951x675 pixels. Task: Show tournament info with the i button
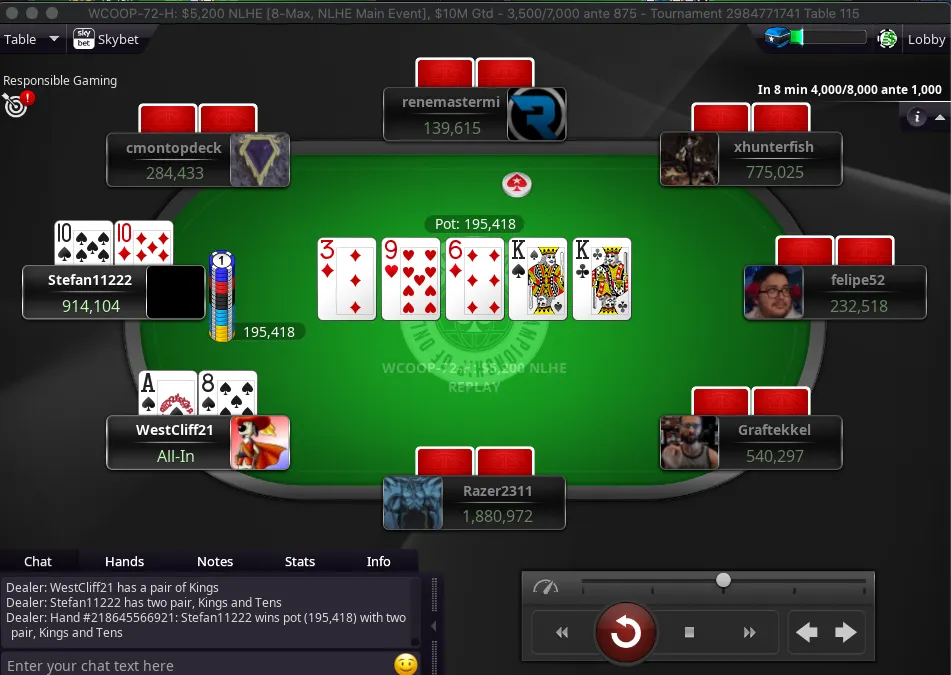(915, 117)
